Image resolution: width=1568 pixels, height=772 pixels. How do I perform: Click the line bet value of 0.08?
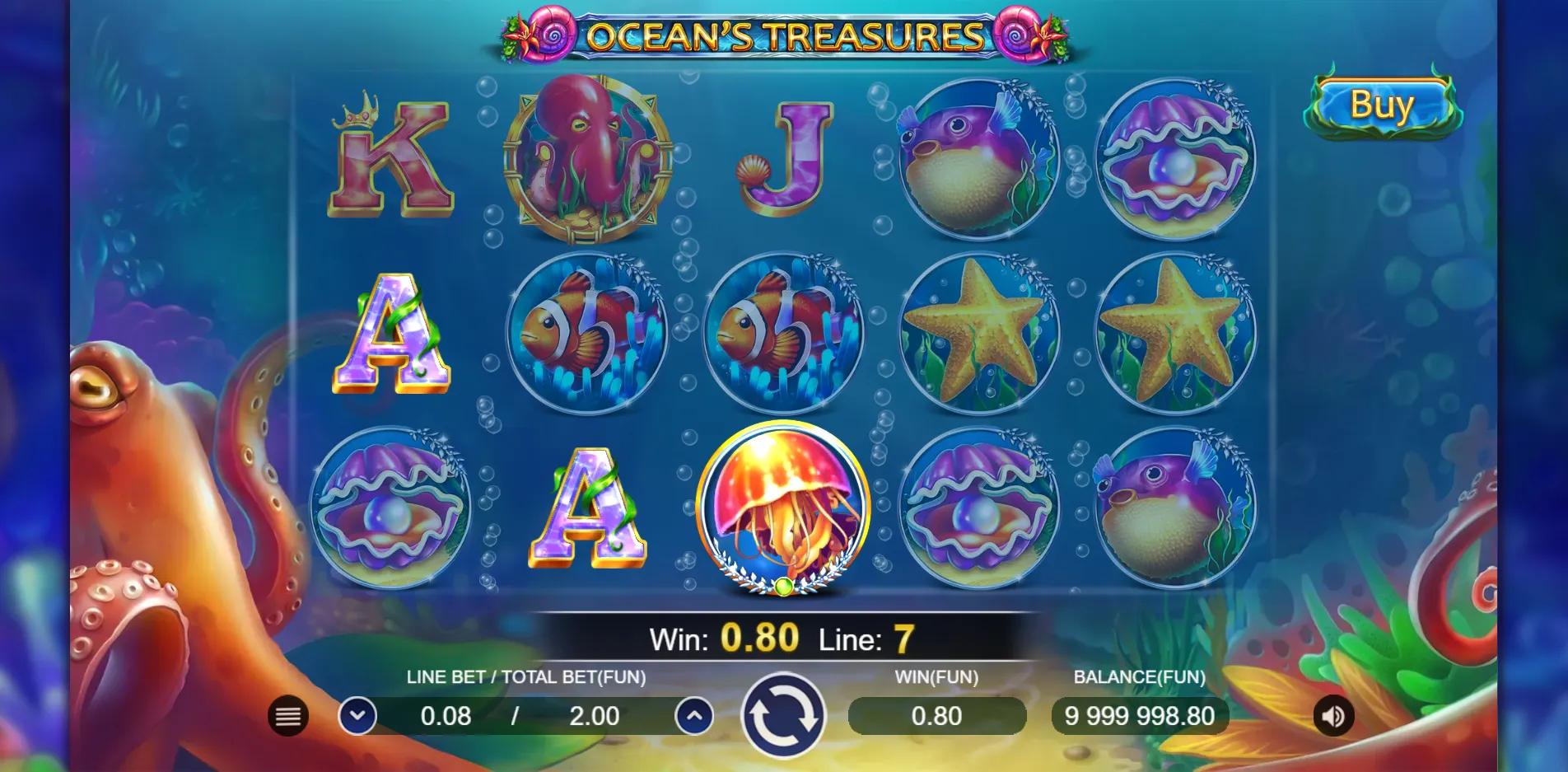tap(445, 716)
